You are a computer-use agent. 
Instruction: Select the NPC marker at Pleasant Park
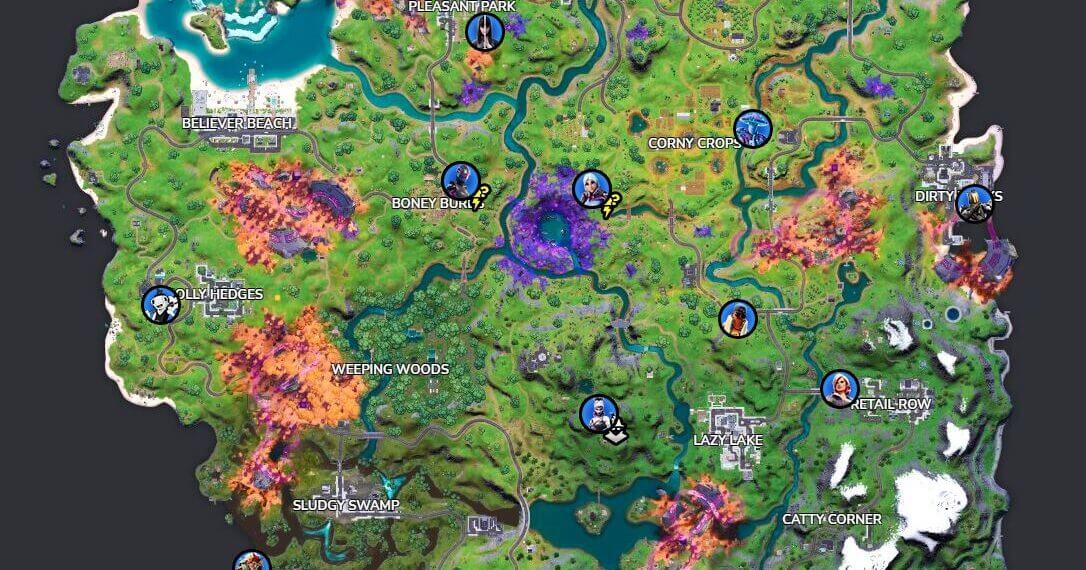485,31
